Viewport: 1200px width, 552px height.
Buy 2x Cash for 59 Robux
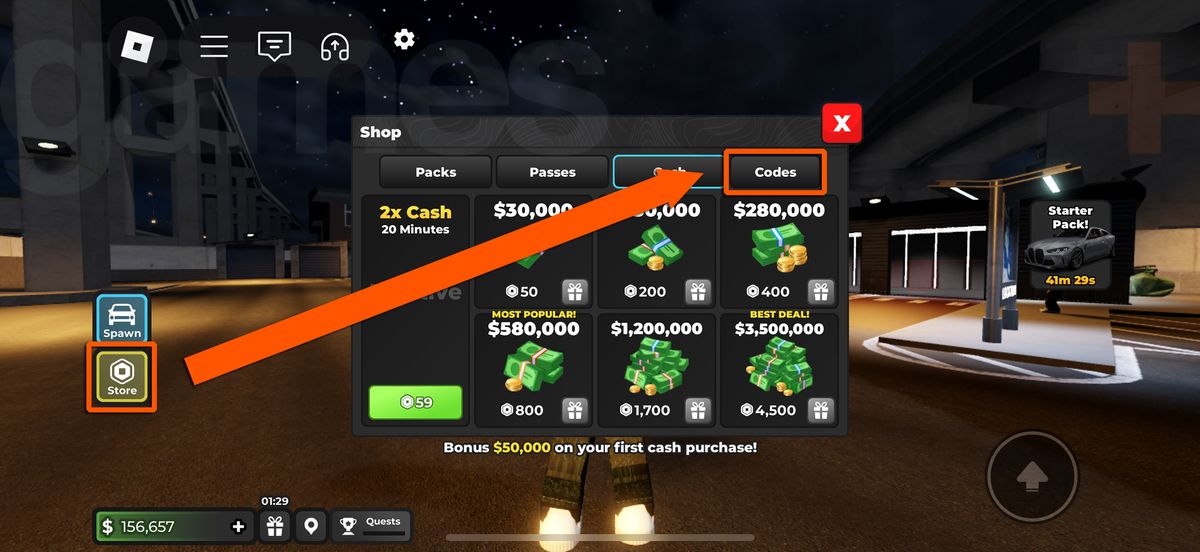click(x=416, y=402)
